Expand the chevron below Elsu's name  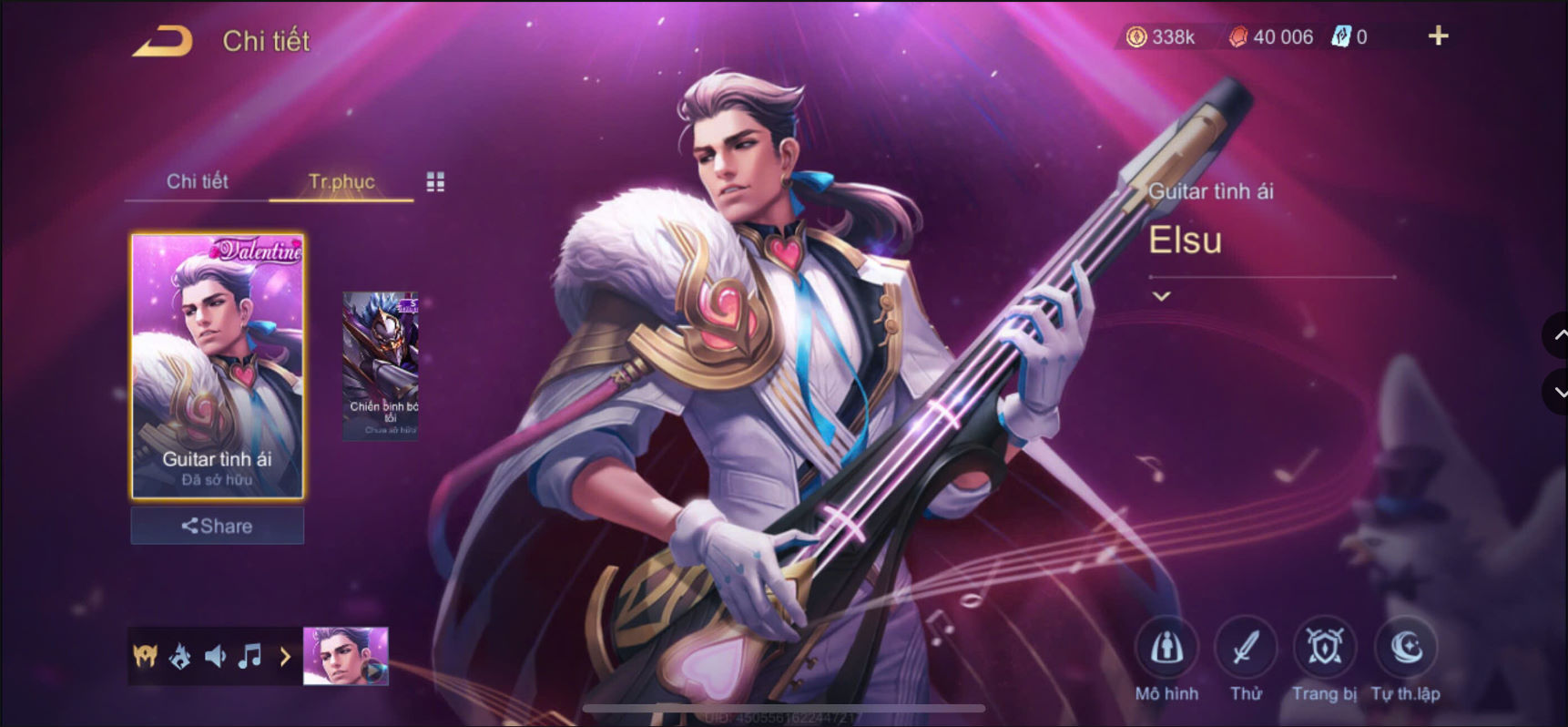tap(1162, 295)
